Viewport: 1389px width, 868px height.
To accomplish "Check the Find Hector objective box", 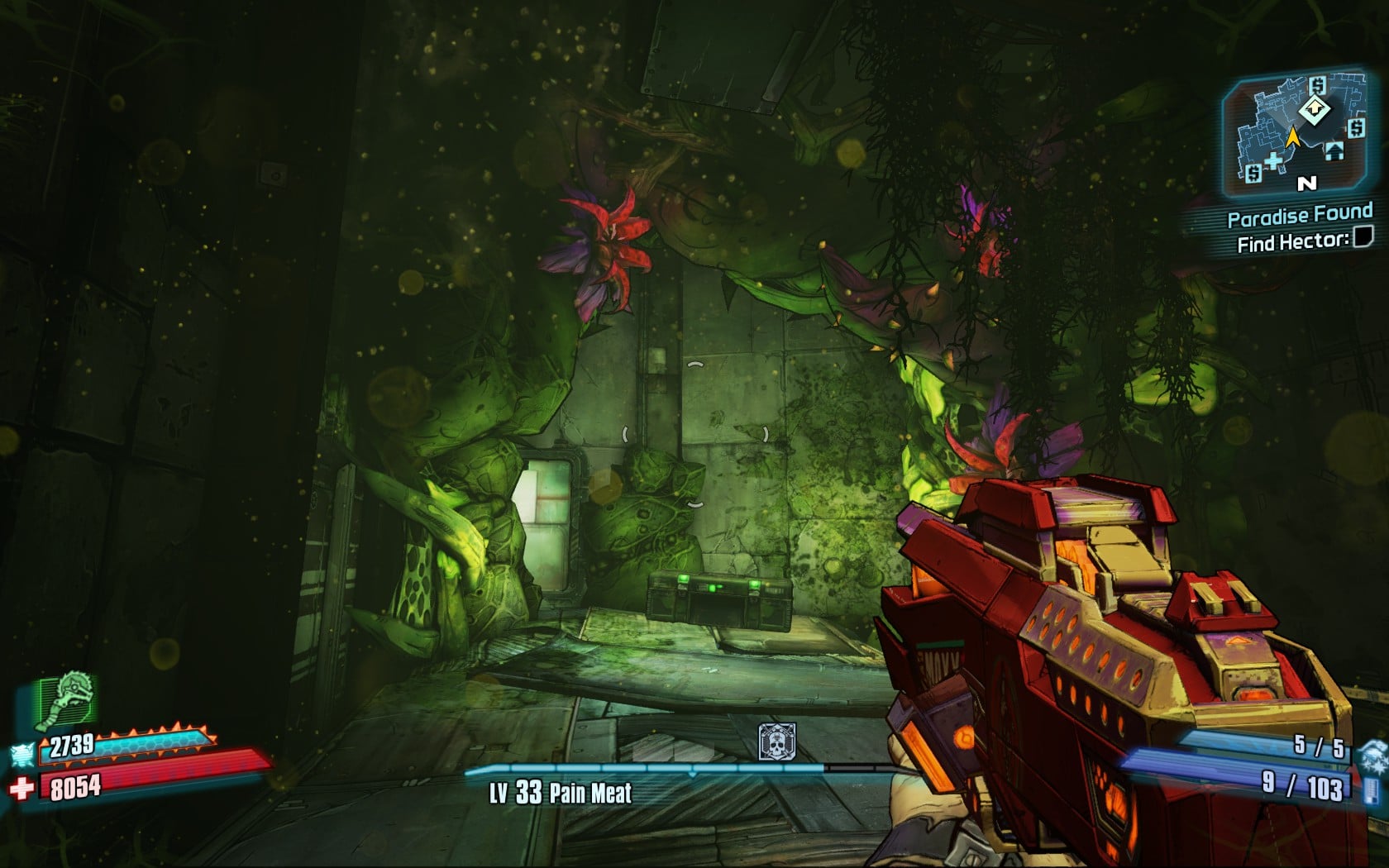I will click(1363, 238).
